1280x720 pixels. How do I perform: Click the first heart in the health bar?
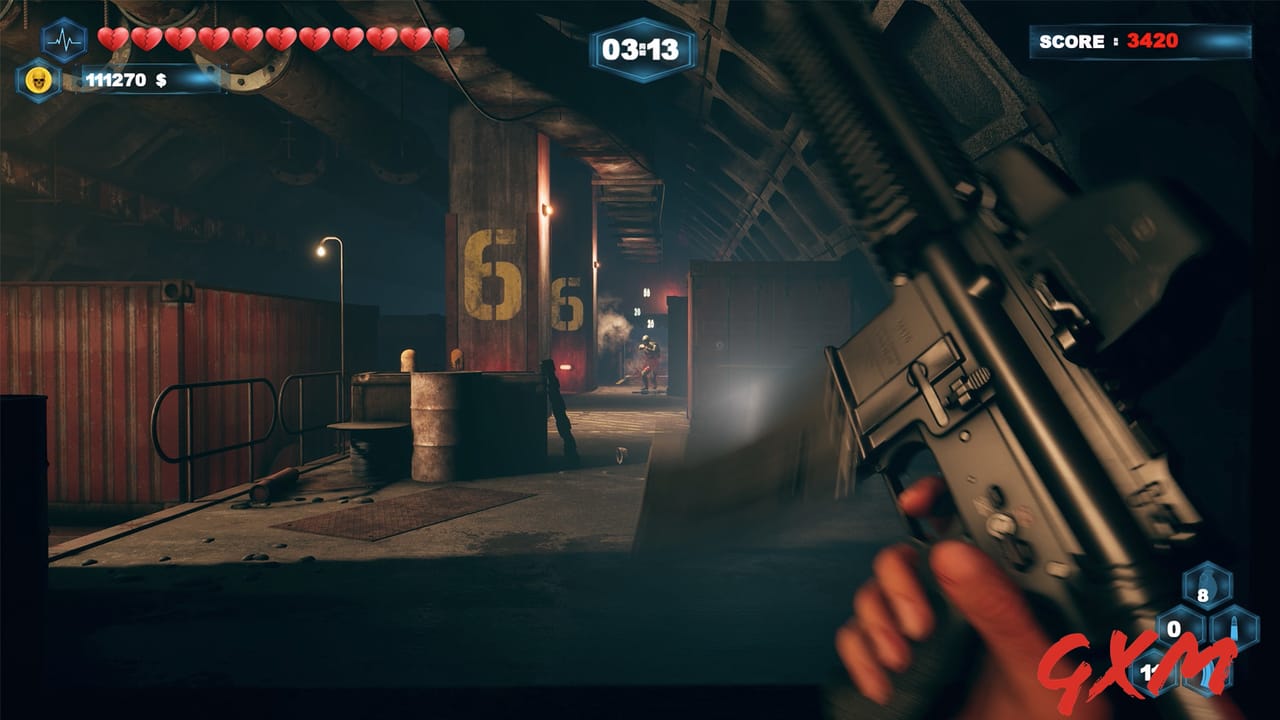pyautogui.click(x=111, y=36)
